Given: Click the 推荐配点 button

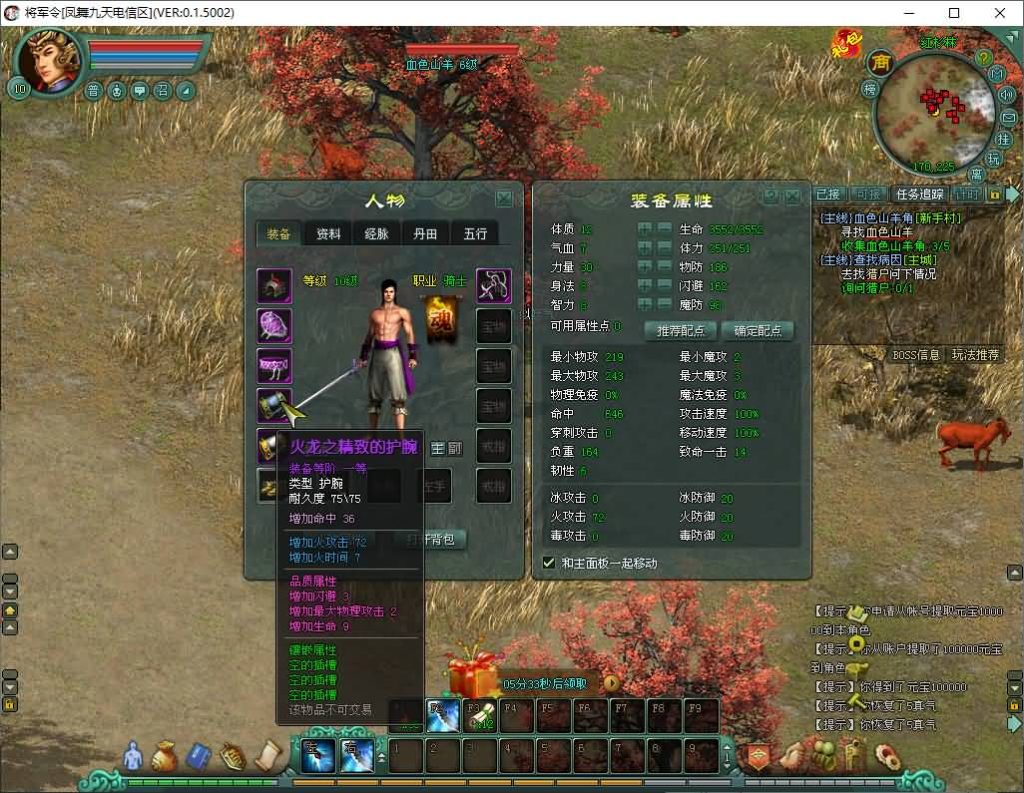Looking at the screenshot, I should click(680, 330).
